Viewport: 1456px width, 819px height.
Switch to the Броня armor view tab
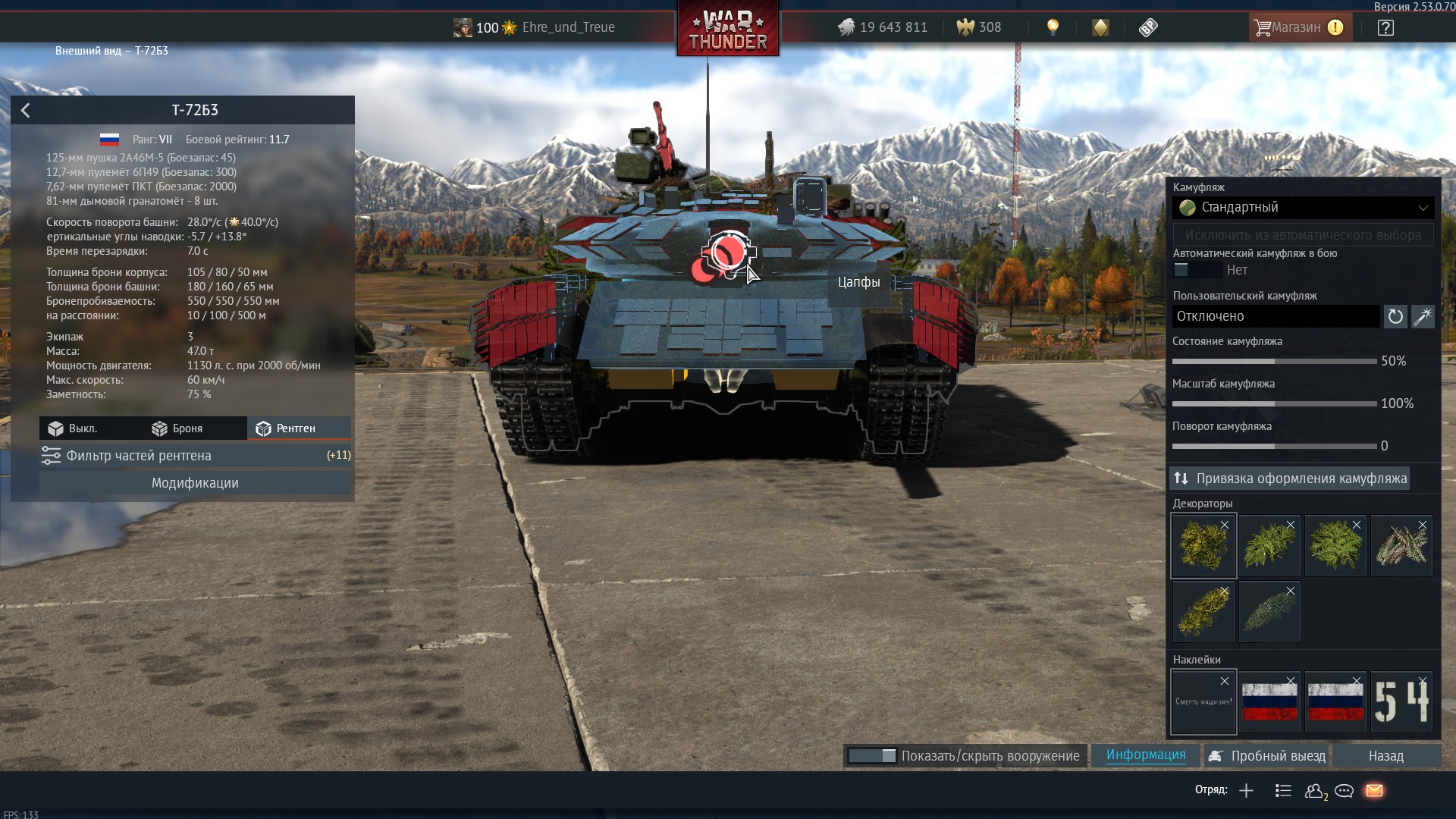pyautogui.click(x=177, y=428)
